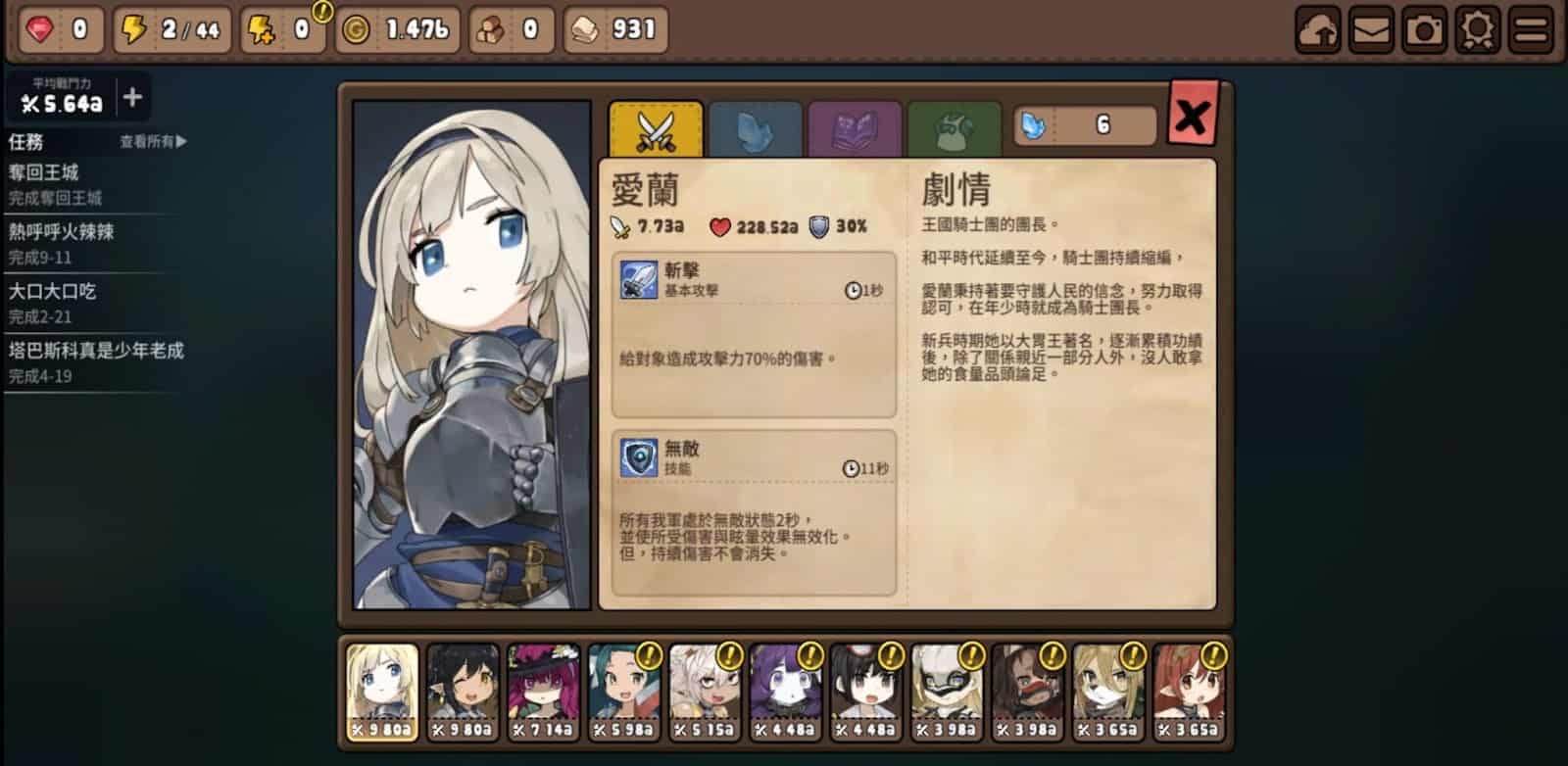Click the plus button beside average power

(132, 98)
